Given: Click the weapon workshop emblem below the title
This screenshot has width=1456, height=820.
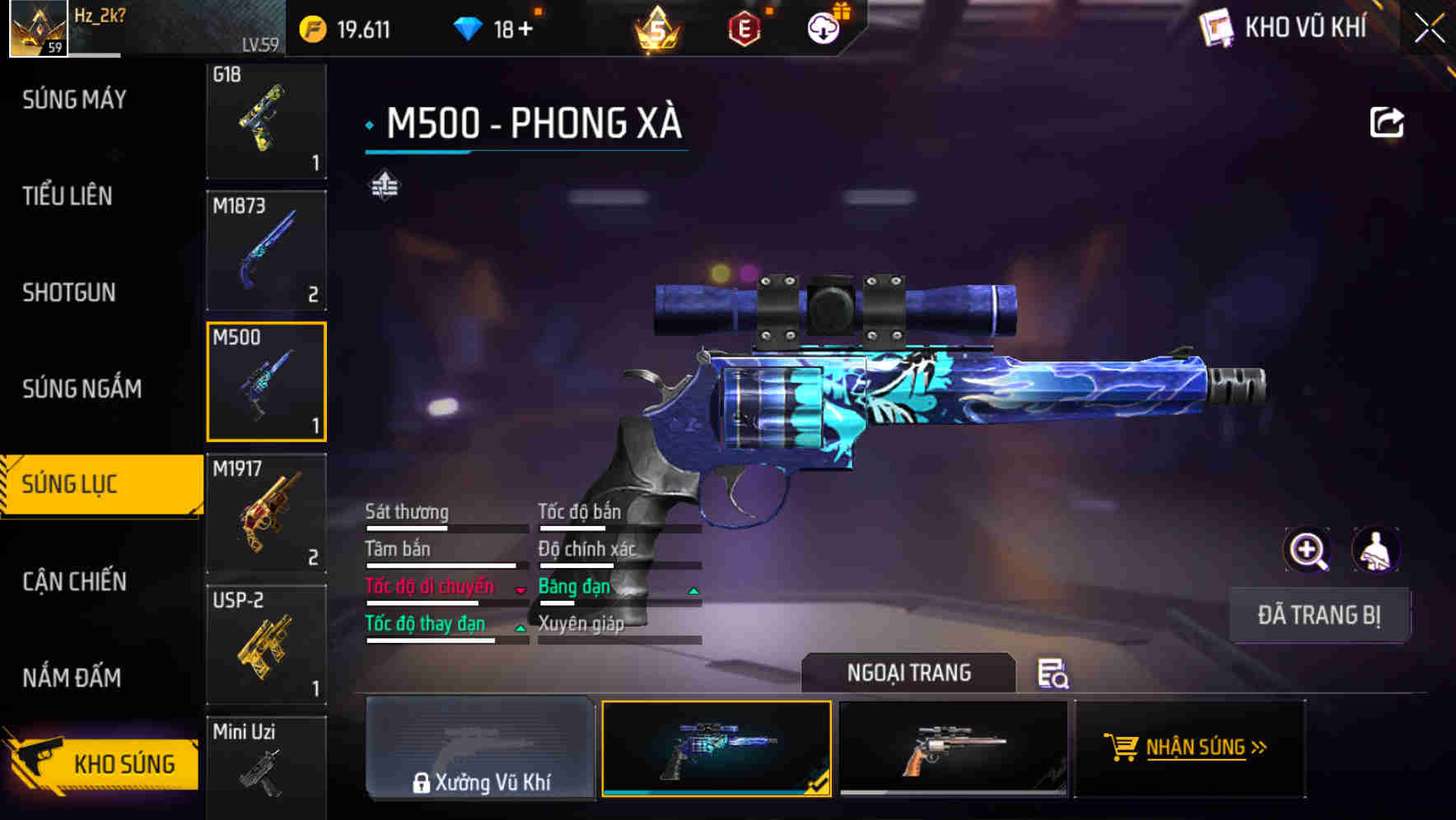Looking at the screenshot, I should click(x=384, y=185).
